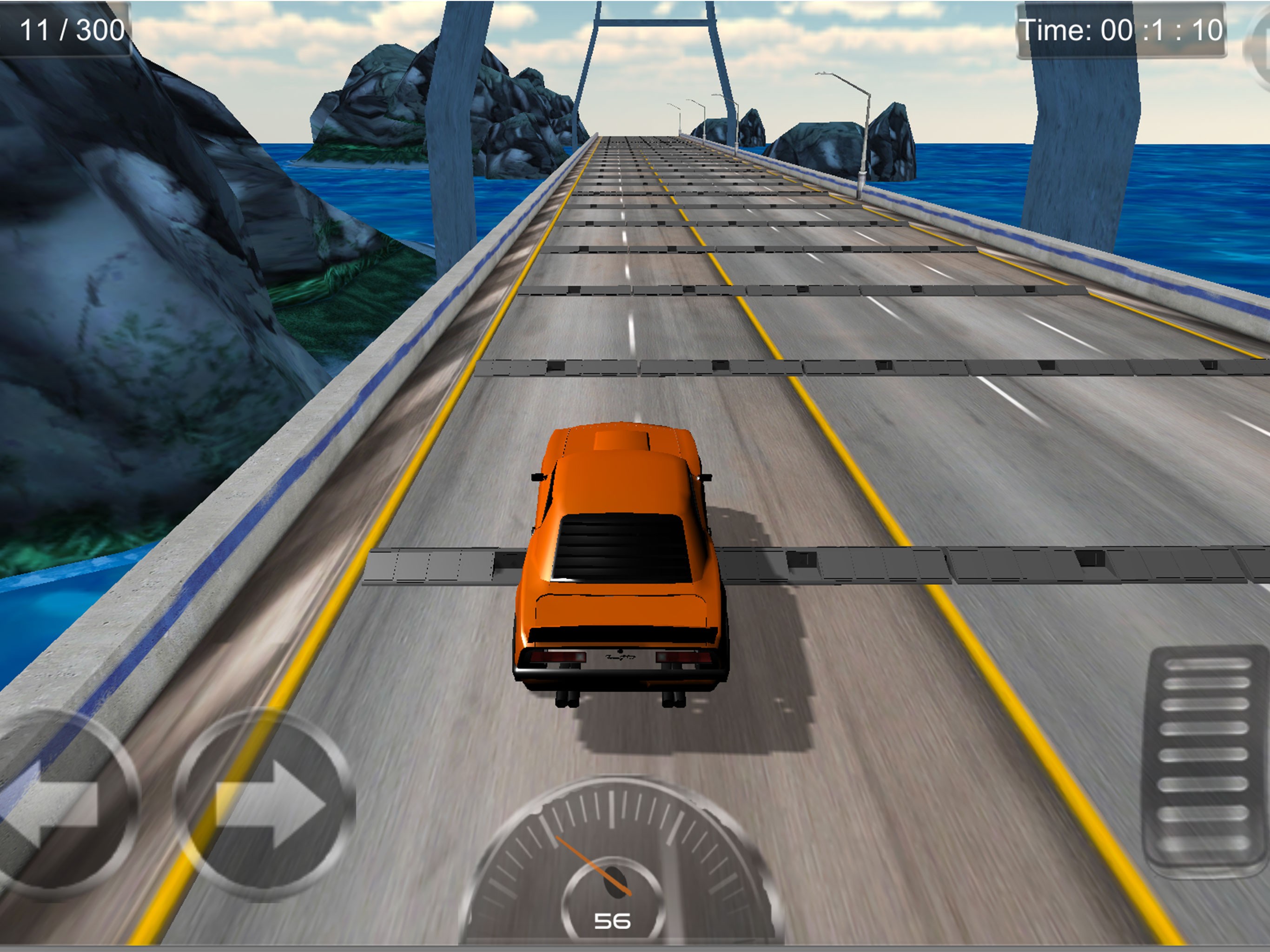Screen dimensions: 1270x952
Task: Tap the right arrow steering button
Action: pyautogui.click(x=266, y=804)
